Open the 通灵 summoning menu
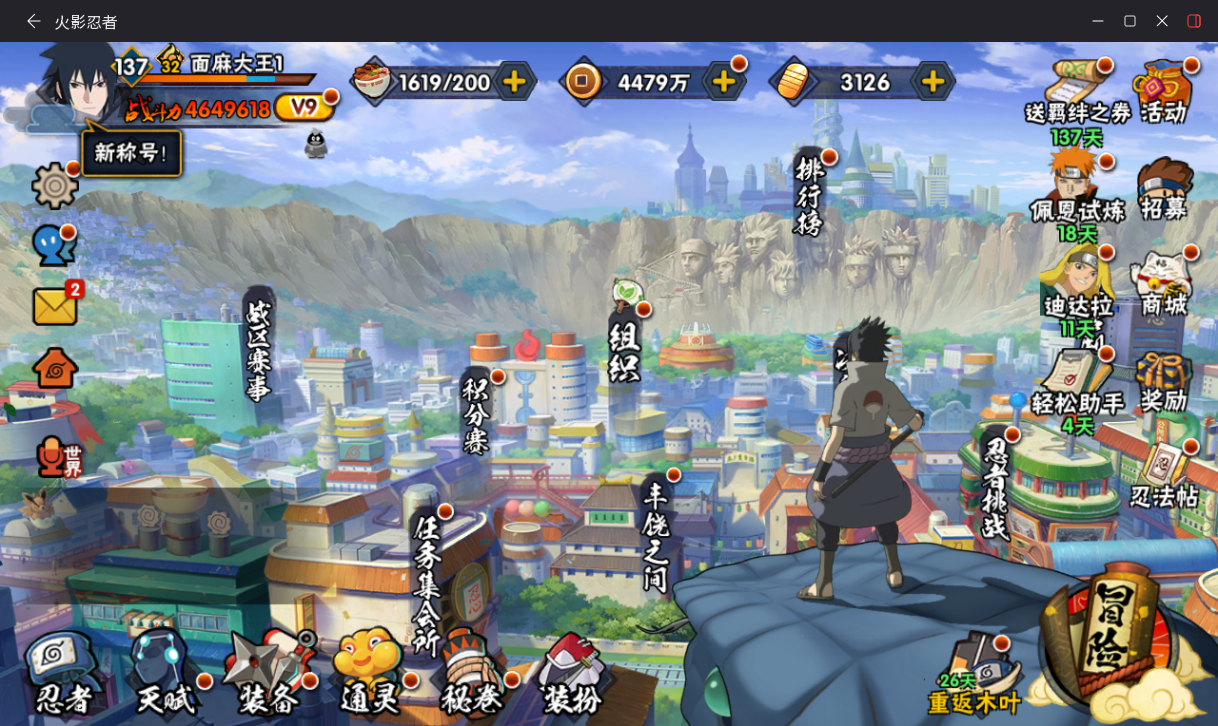 370,671
